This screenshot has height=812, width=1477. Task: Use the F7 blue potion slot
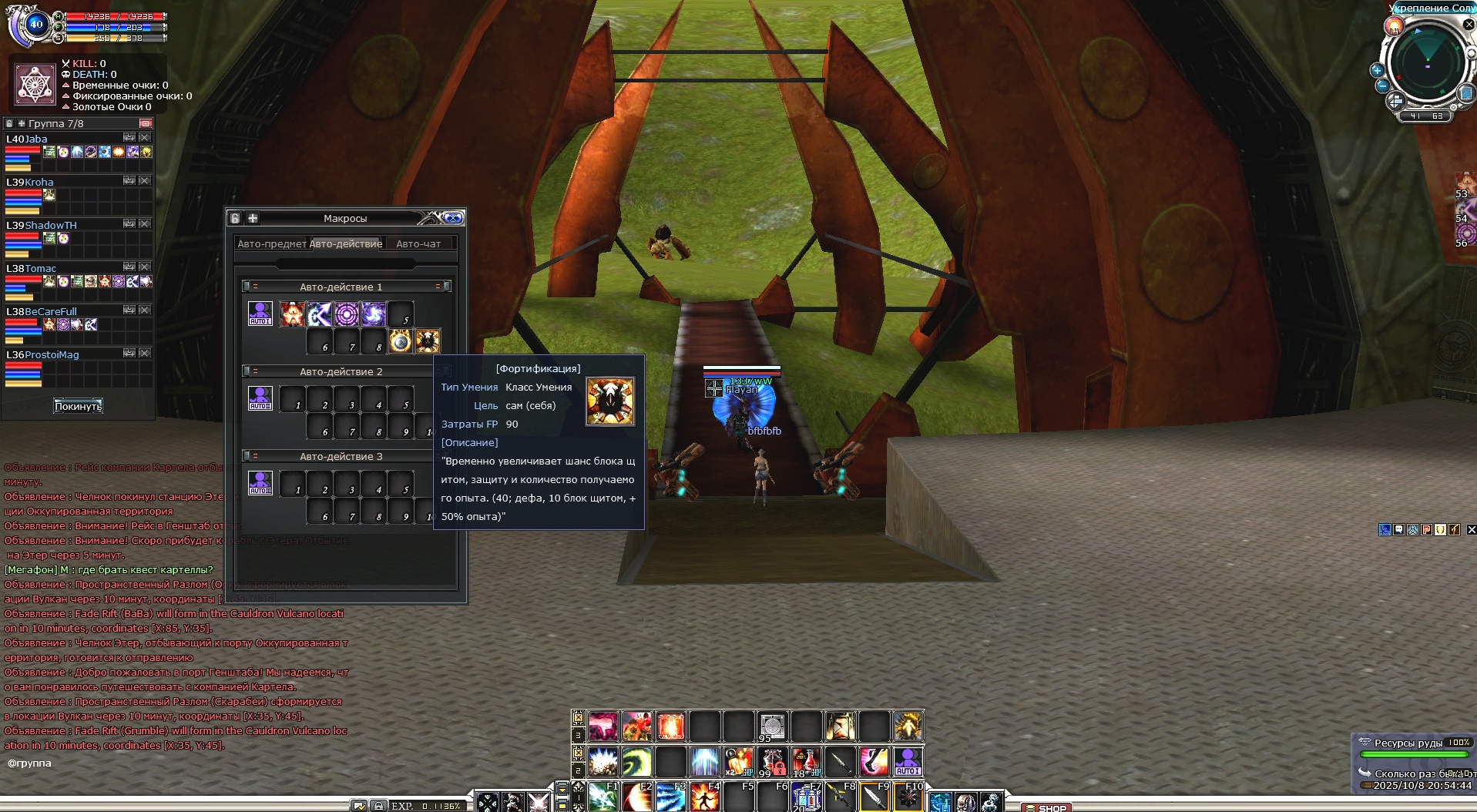pyautogui.click(x=806, y=797)
